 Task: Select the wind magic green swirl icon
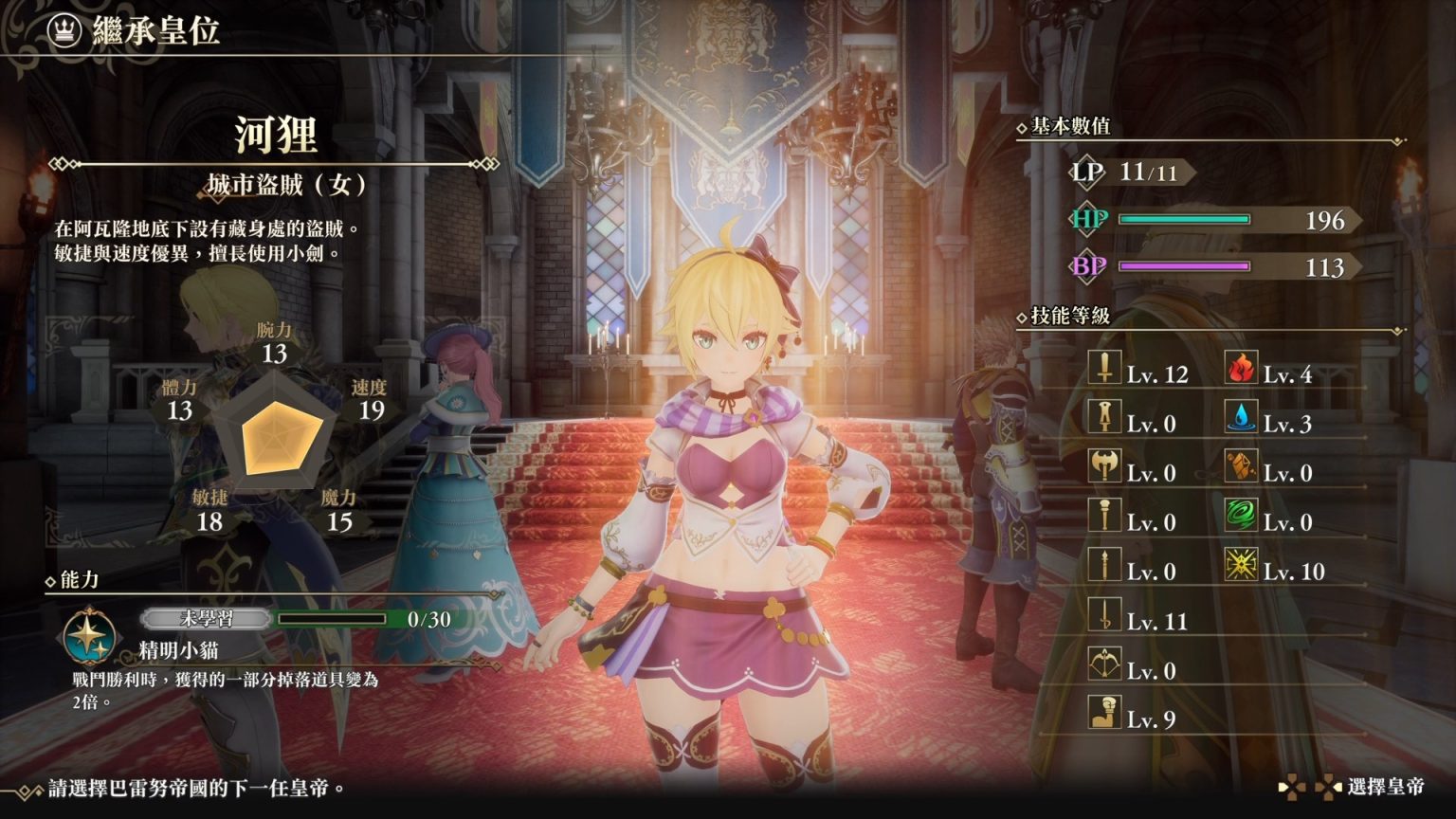pyautogui.click(x=1240, y=515)
